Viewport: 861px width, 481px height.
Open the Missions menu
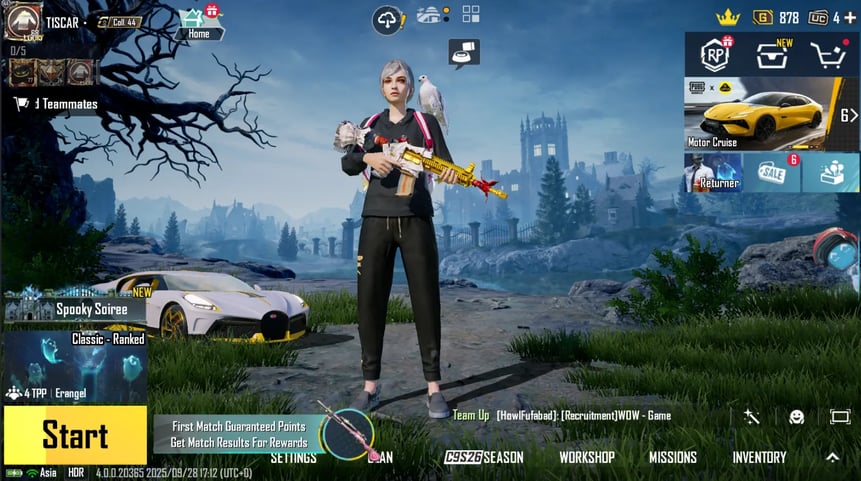point(672,457)
